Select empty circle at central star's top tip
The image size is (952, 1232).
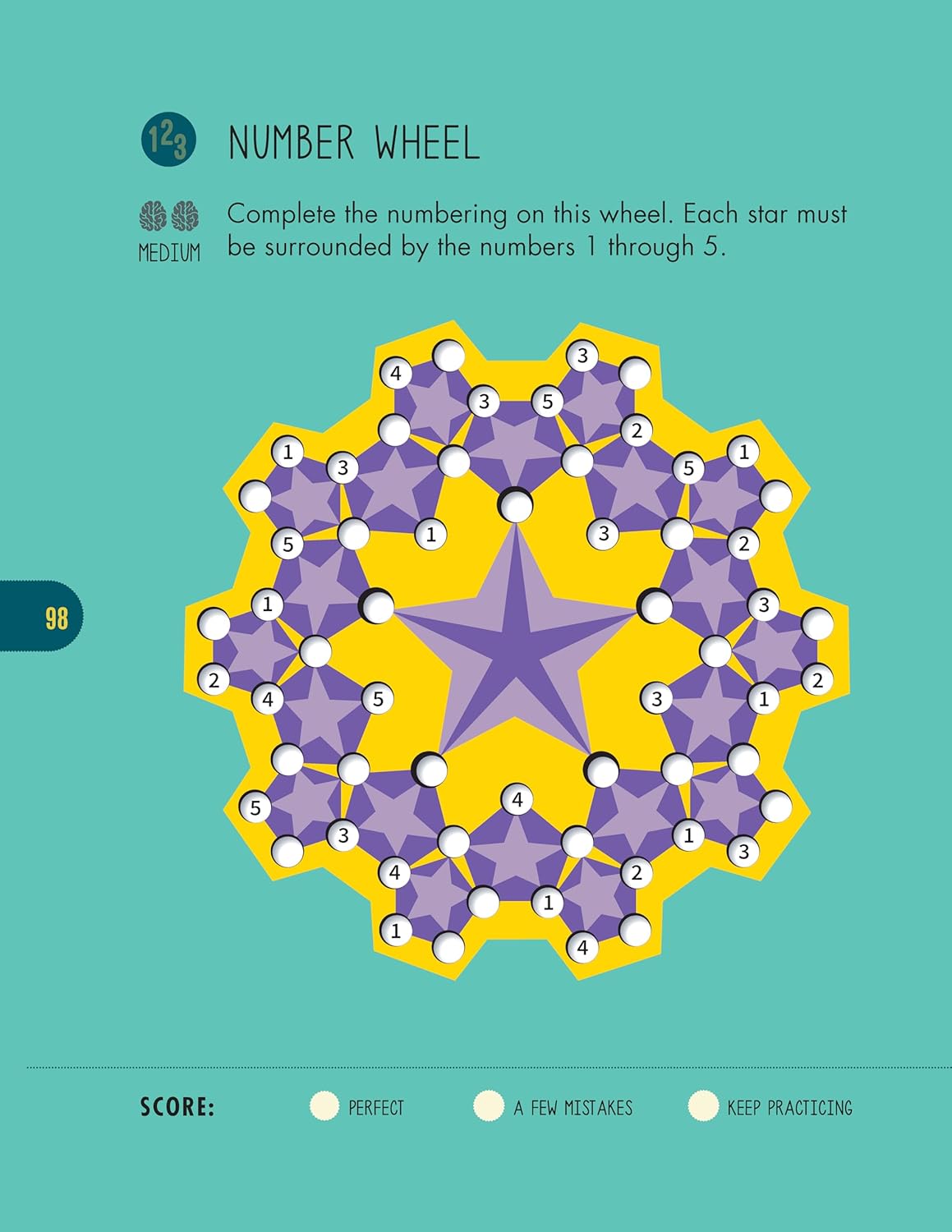[x=516, y=505]
